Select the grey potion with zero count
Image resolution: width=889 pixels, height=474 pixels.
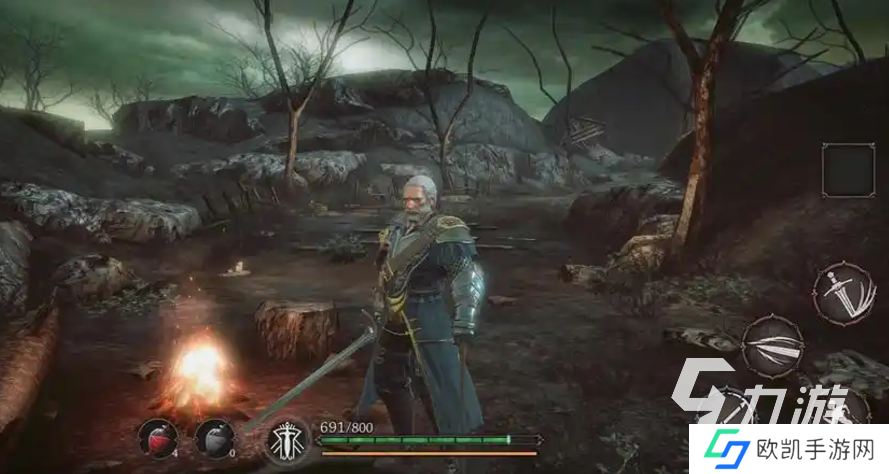click(213, 437)
